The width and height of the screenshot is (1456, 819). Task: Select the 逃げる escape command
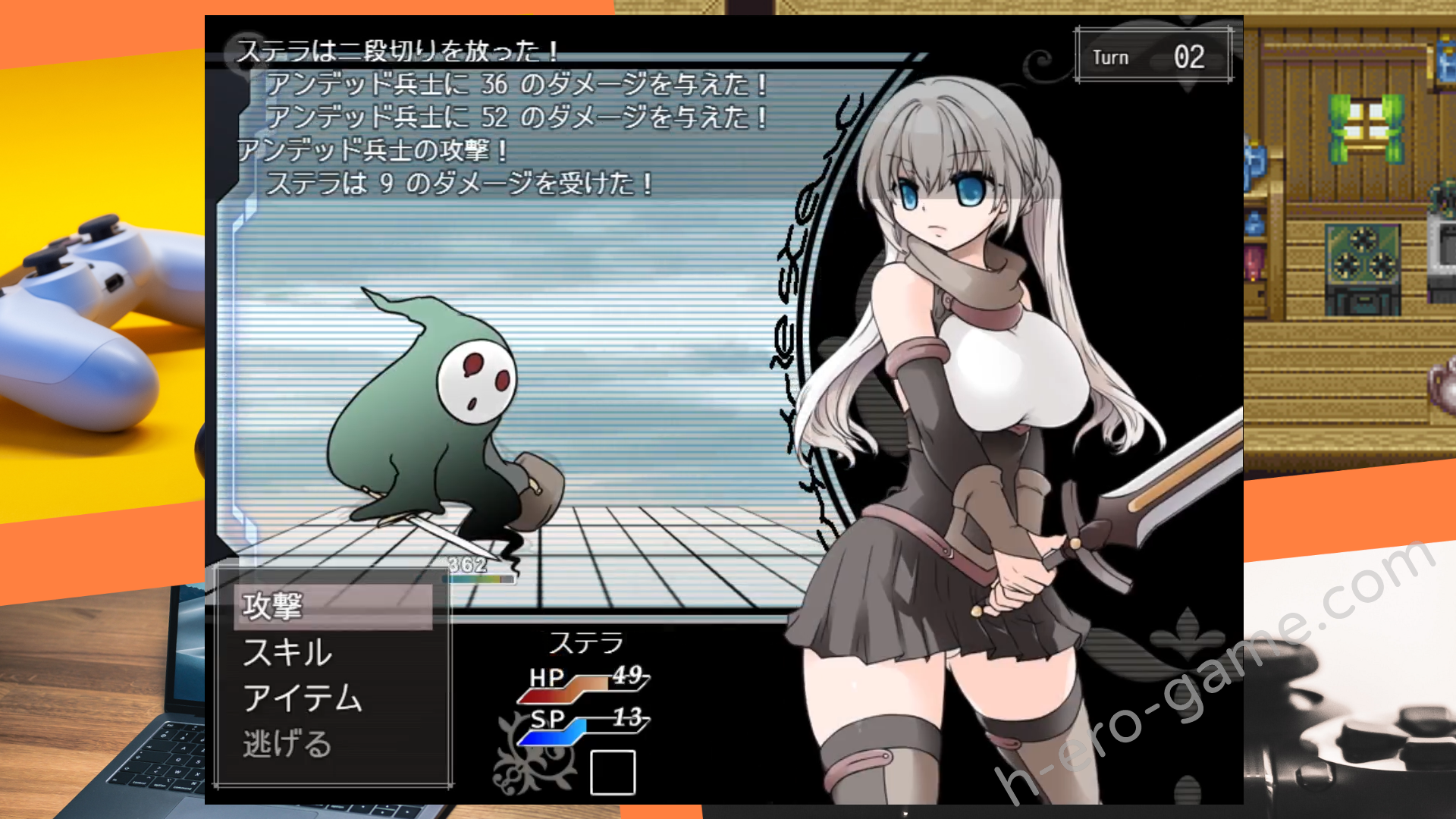coord(287,744)
